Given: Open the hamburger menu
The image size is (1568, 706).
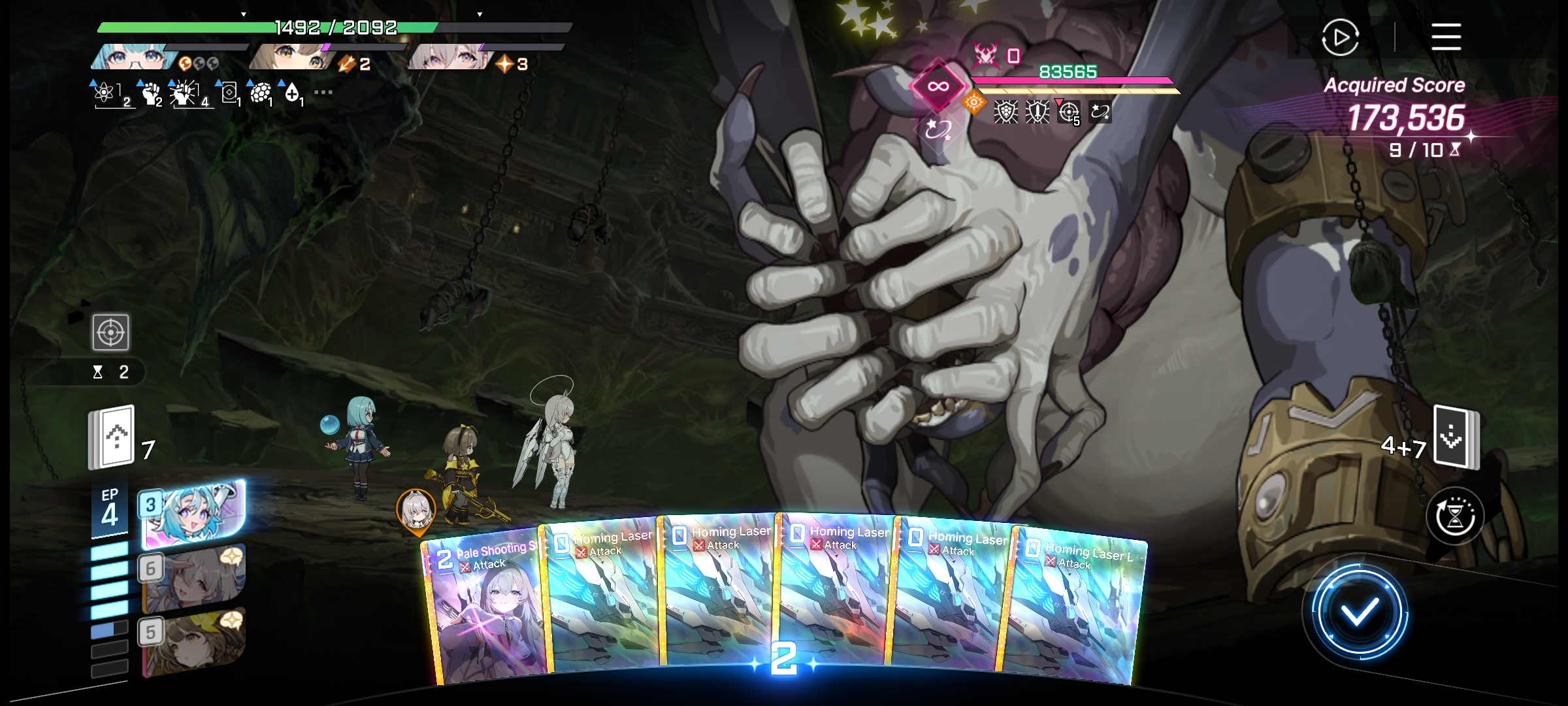Looking at the screenshot, I should pos(1446,37).
